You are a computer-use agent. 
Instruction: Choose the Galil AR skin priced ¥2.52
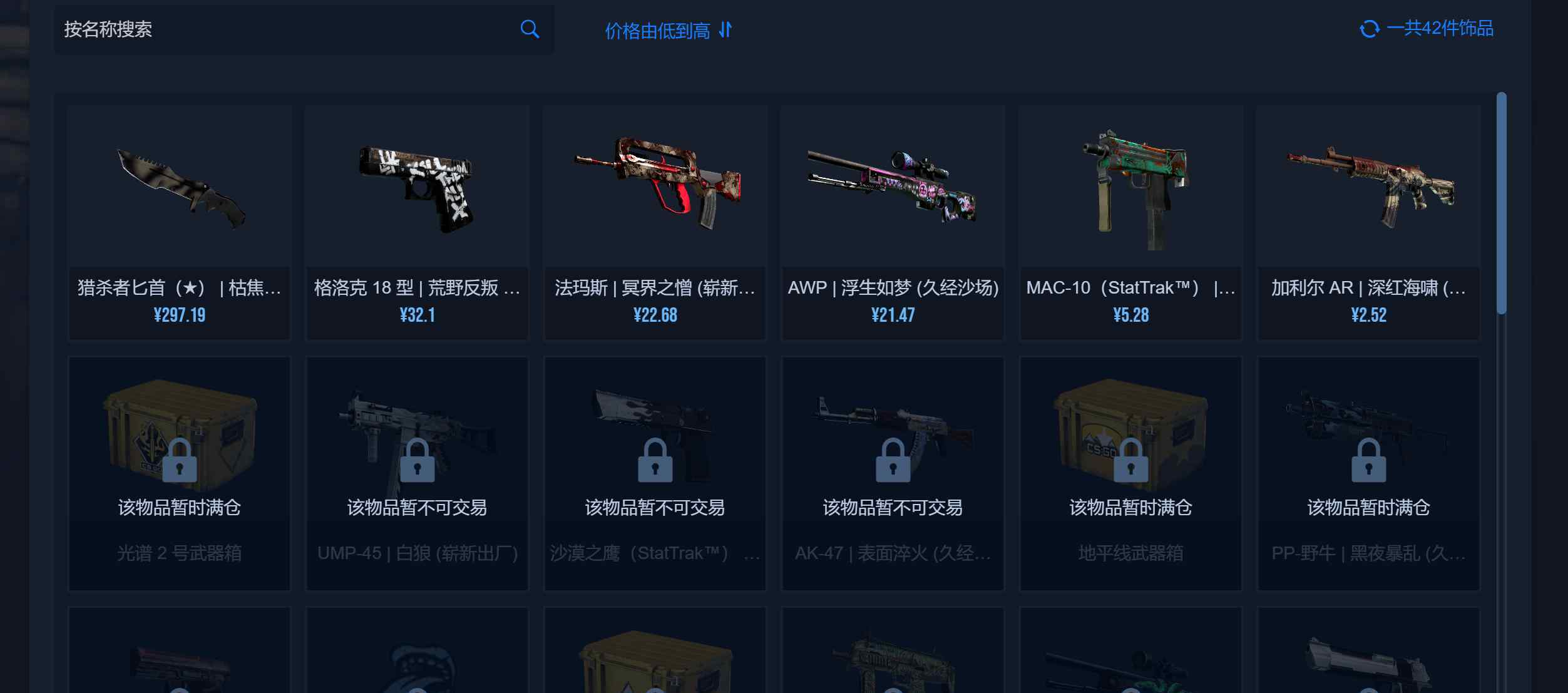pyautogui.click(x=1368, y=222)
